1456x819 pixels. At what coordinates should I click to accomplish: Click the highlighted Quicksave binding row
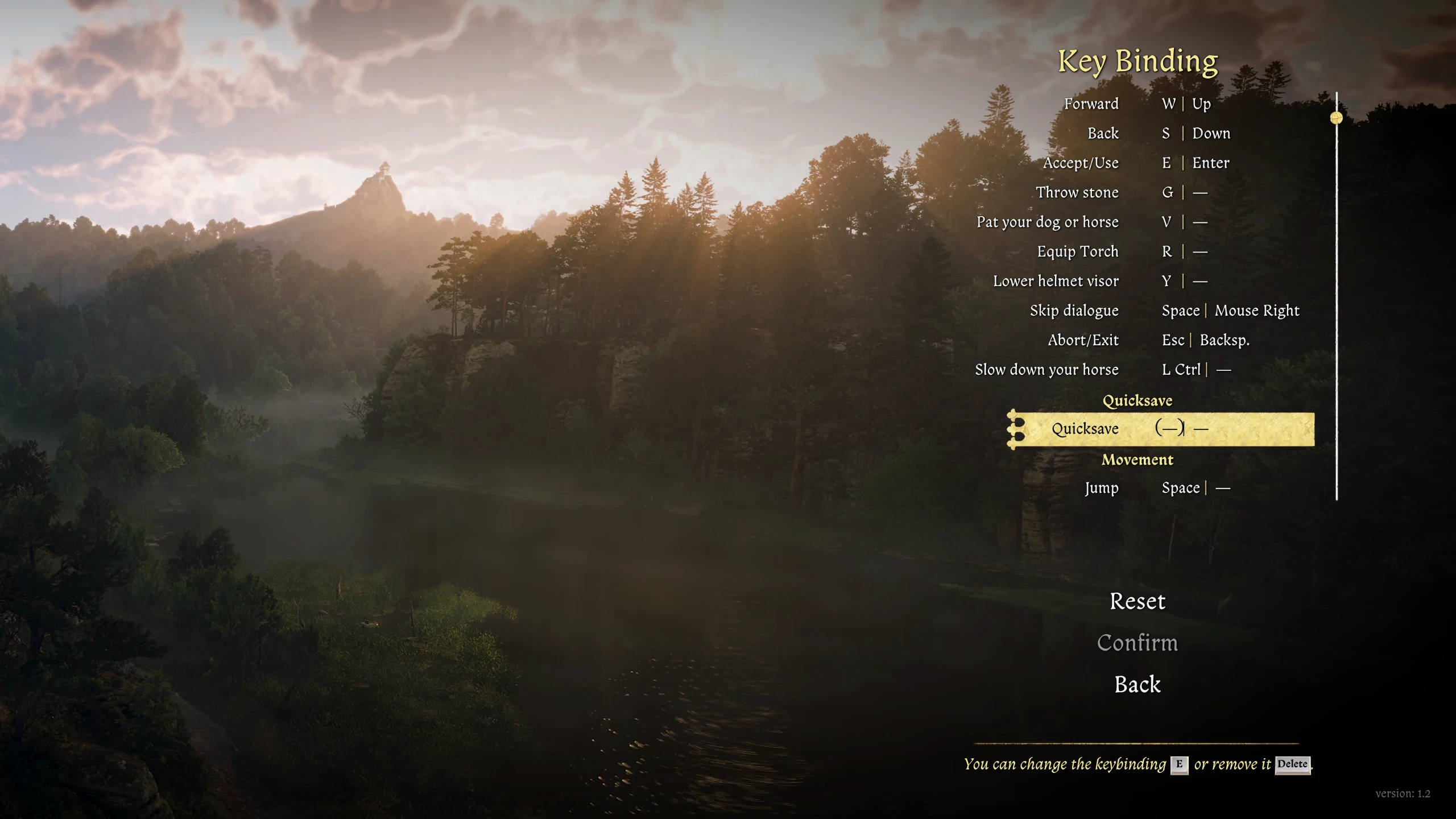point(1160,429)
